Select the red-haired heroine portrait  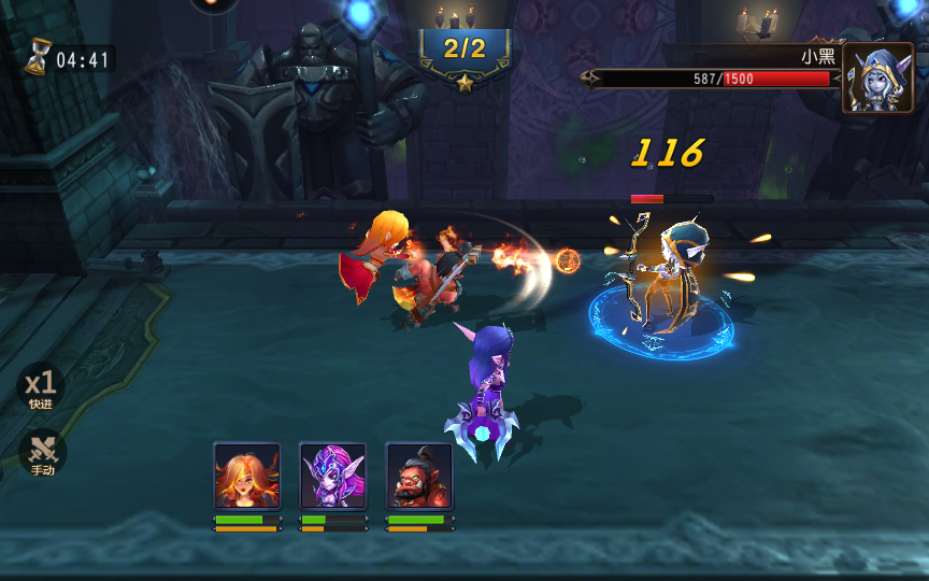(247, 476)
